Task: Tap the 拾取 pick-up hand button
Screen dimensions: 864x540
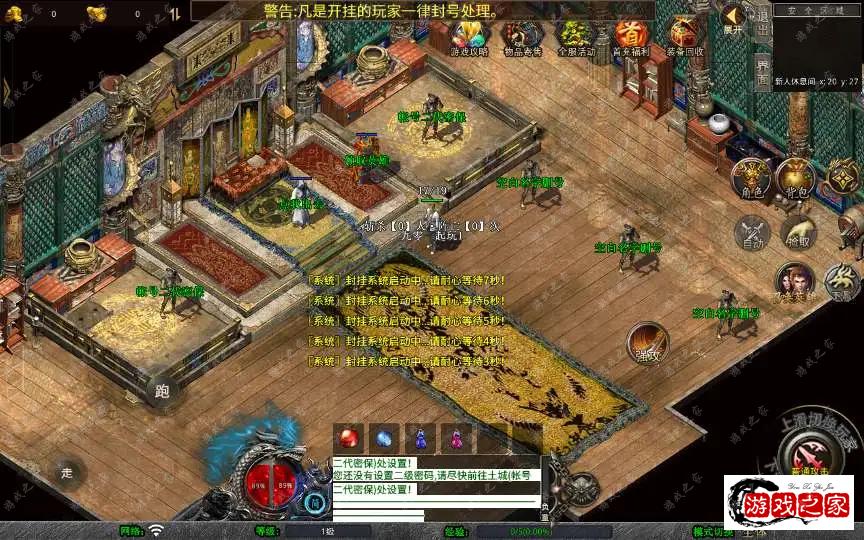Action: [x=797, y=233]
